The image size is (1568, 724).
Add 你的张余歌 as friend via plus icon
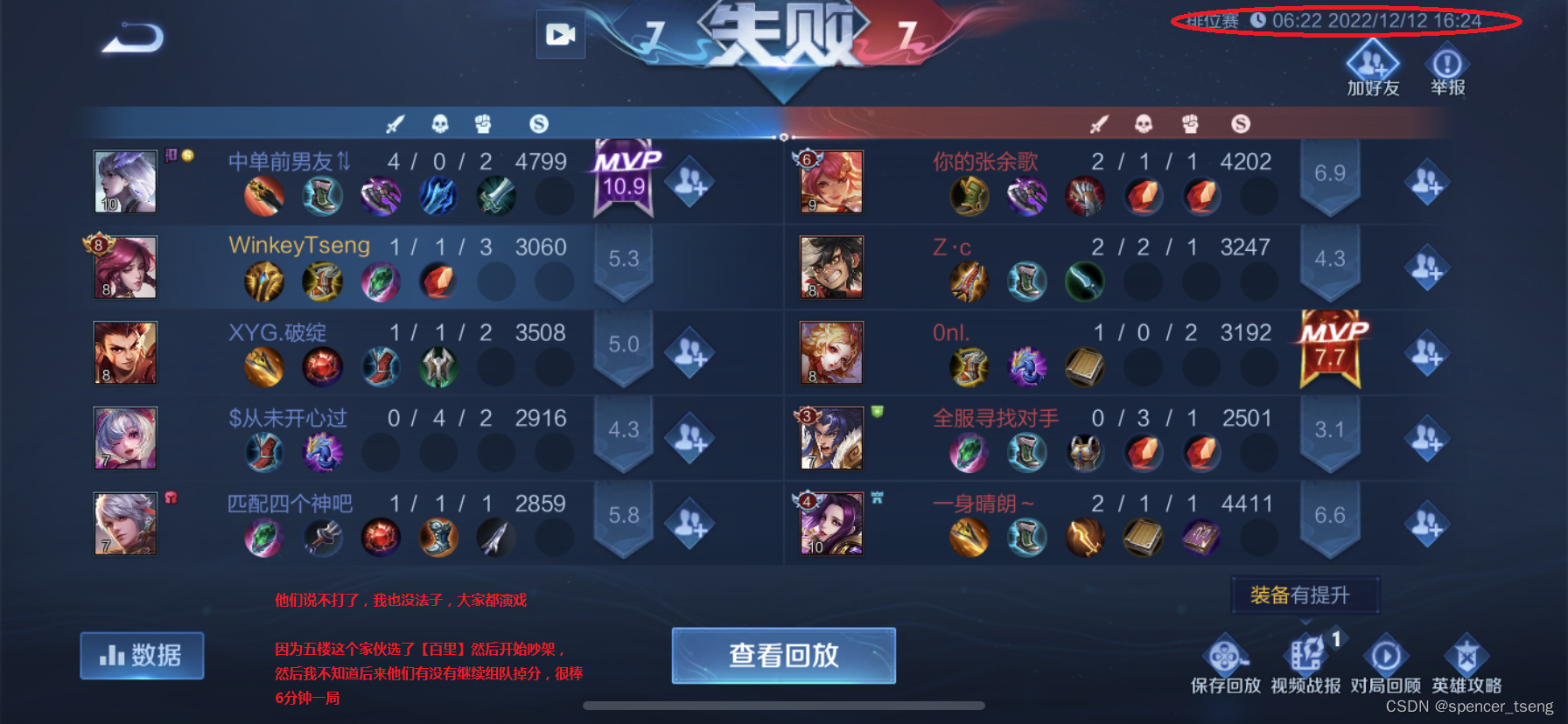[x=1427, y=182]
